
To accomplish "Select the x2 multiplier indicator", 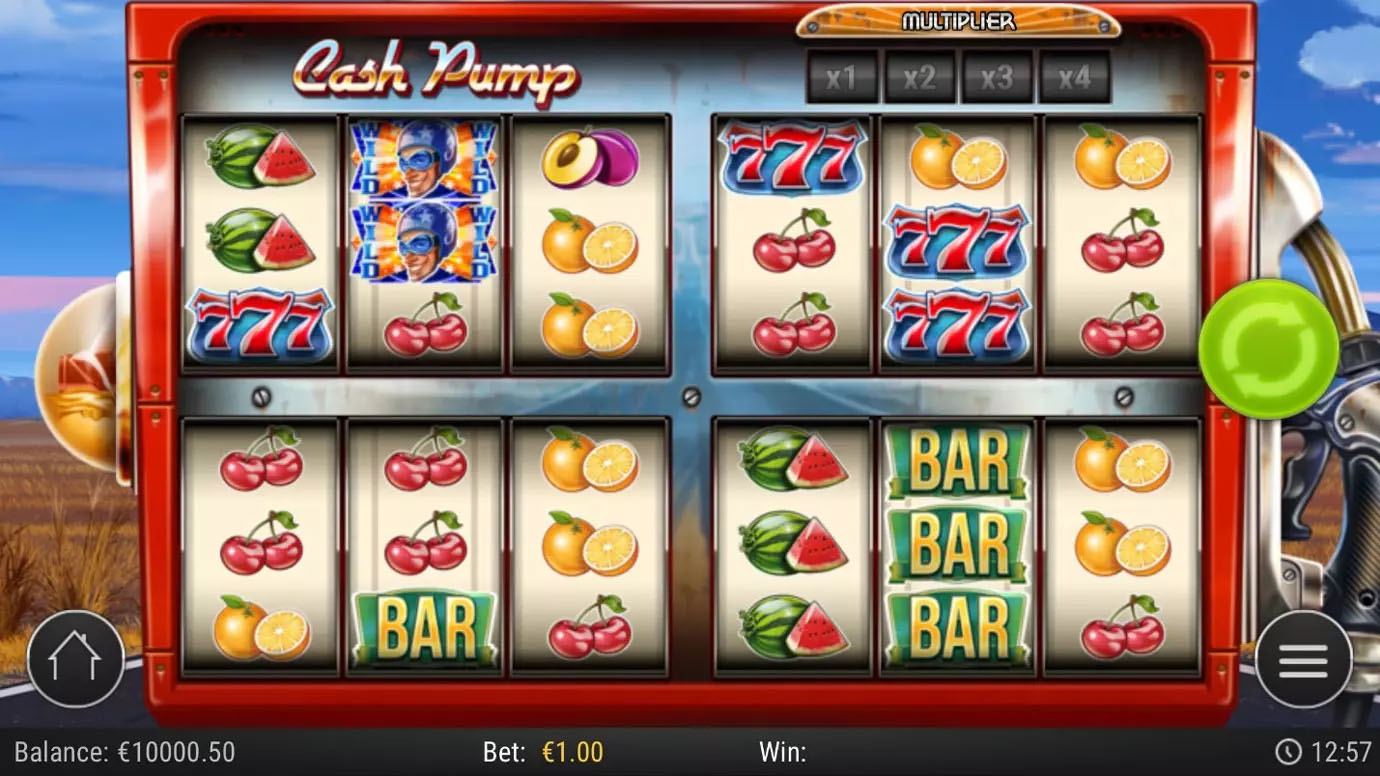I will 920,78.
